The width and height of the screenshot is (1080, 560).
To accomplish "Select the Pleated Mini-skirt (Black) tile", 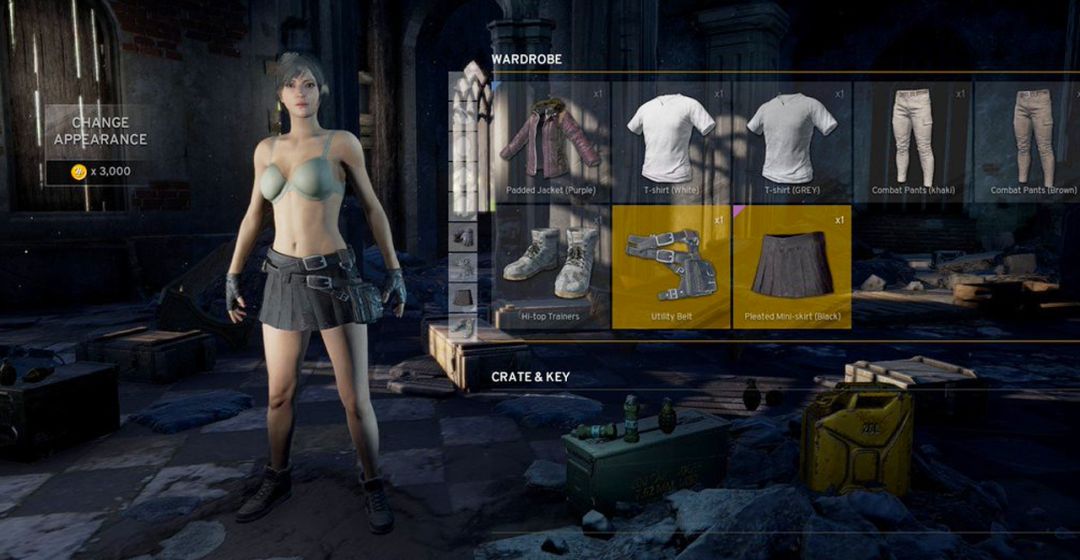I will [791, 267].
